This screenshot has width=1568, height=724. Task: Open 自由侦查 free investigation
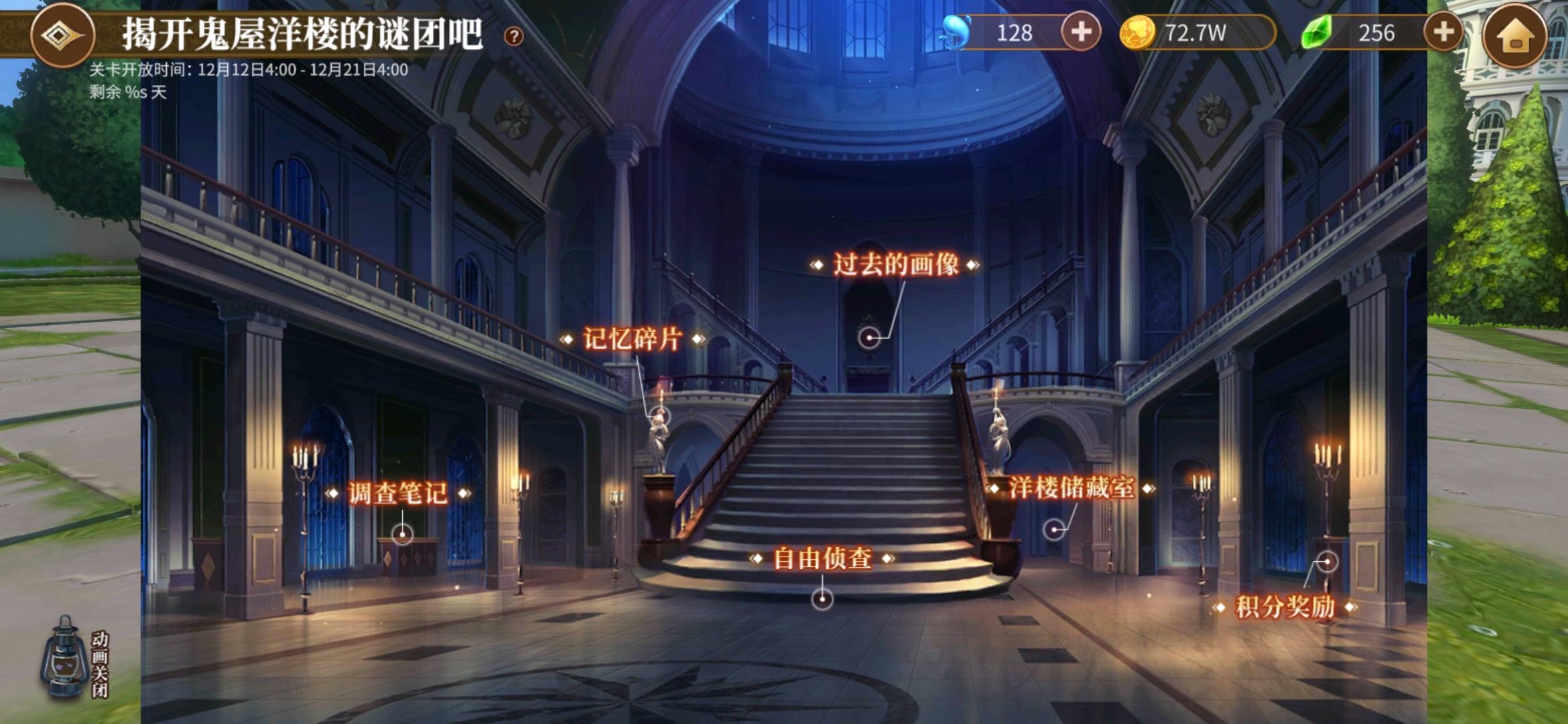click(820, 556)
